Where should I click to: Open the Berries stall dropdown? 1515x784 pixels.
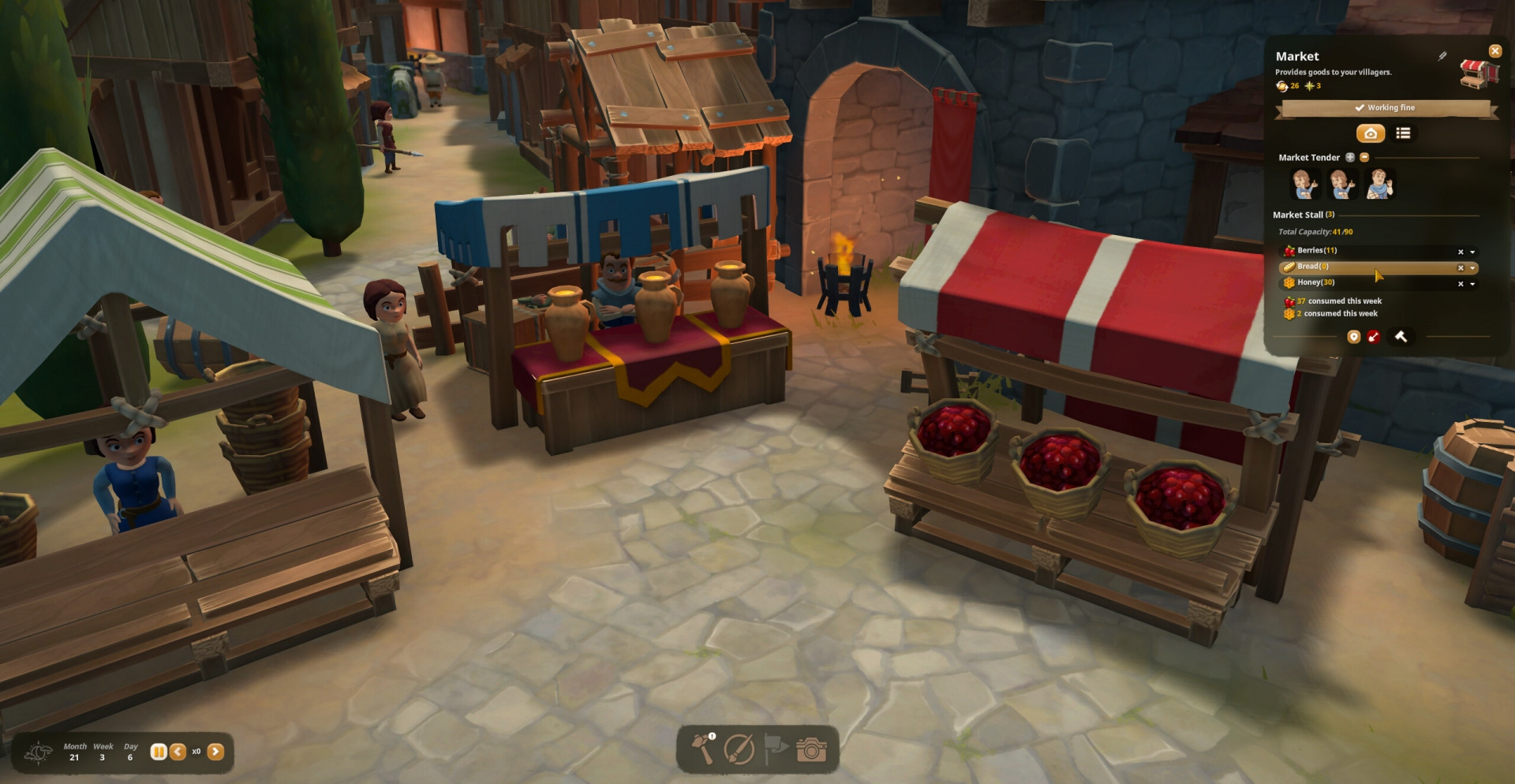click(x=1472, y=252)
